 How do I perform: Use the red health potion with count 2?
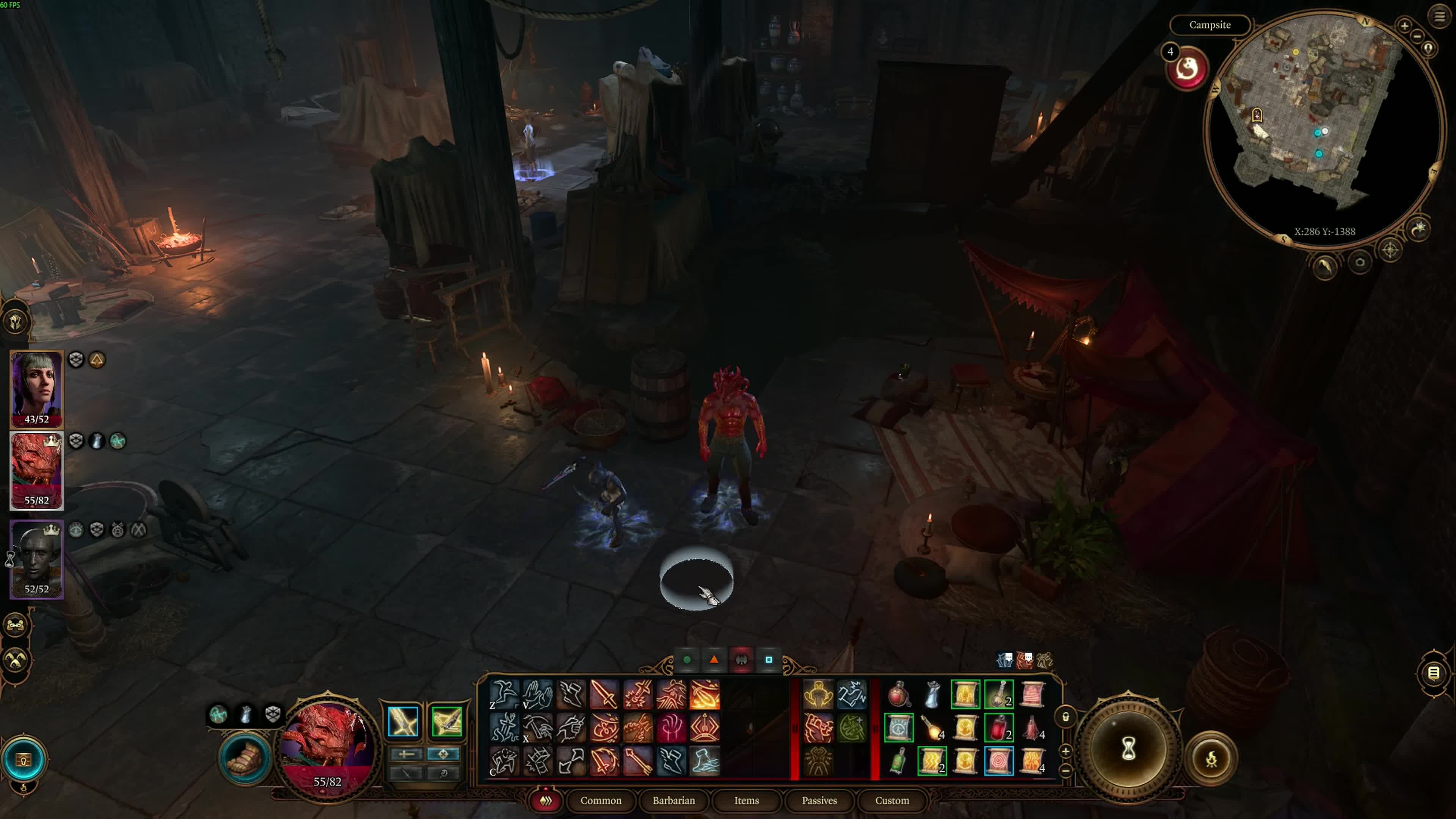point(999,728)
